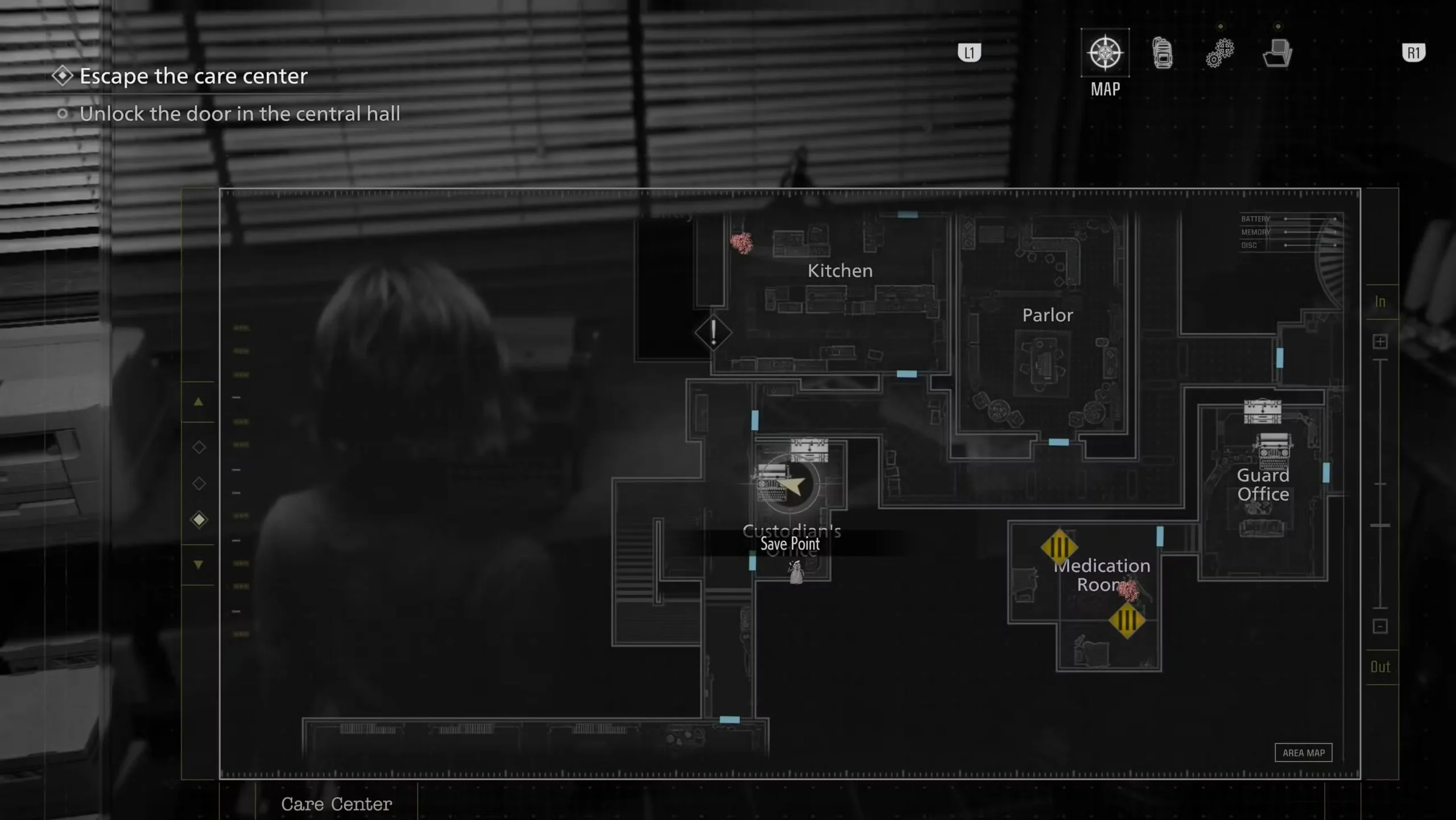Click the up arrow above the floor list
The height and width of the screenshot is (820, 1456).
[x=199, y=402]
